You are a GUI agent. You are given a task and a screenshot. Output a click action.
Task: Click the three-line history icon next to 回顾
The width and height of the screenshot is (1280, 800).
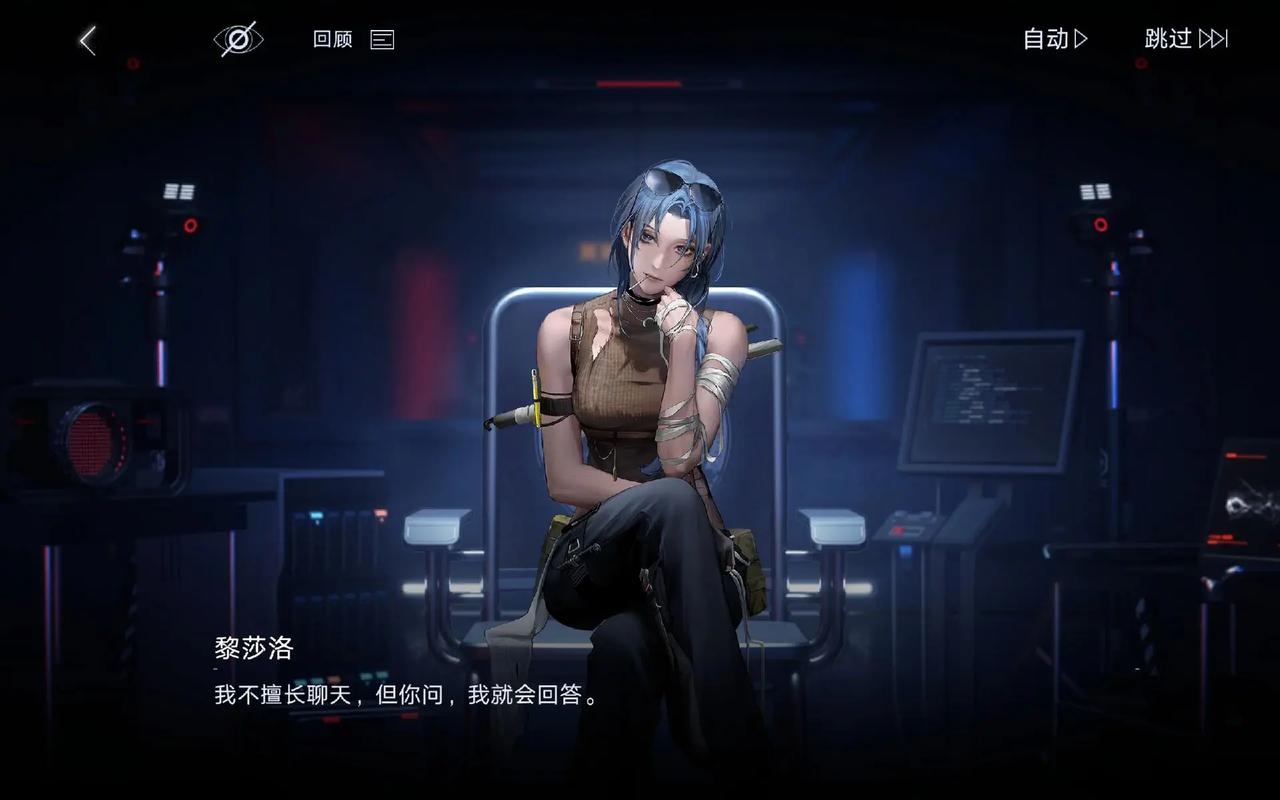pyautogui.click(x=381, y=39)
